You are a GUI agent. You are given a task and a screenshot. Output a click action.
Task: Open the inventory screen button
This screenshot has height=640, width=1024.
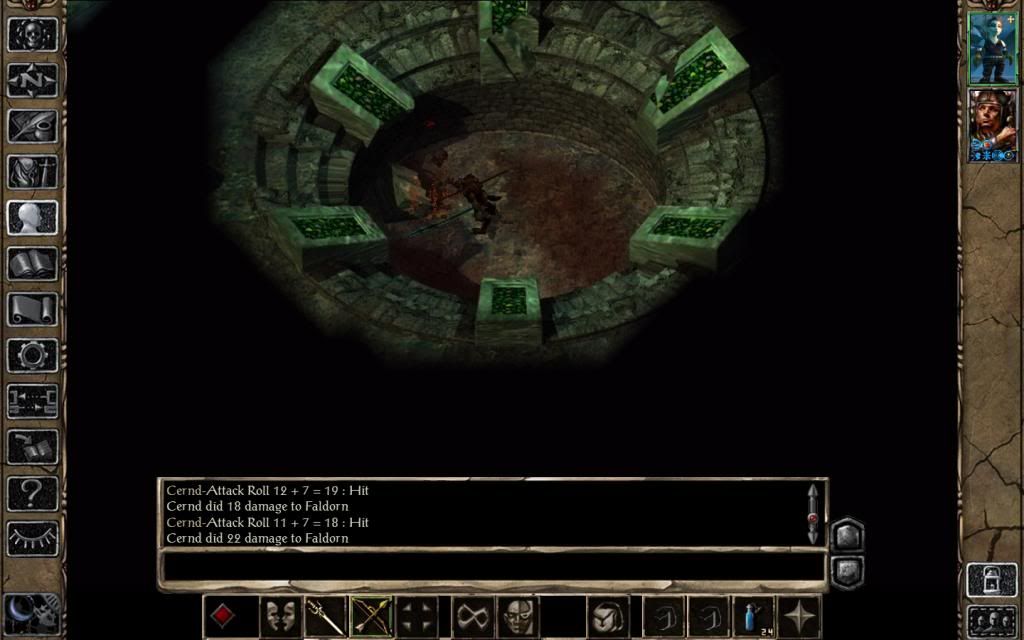[x=32, y=172]
